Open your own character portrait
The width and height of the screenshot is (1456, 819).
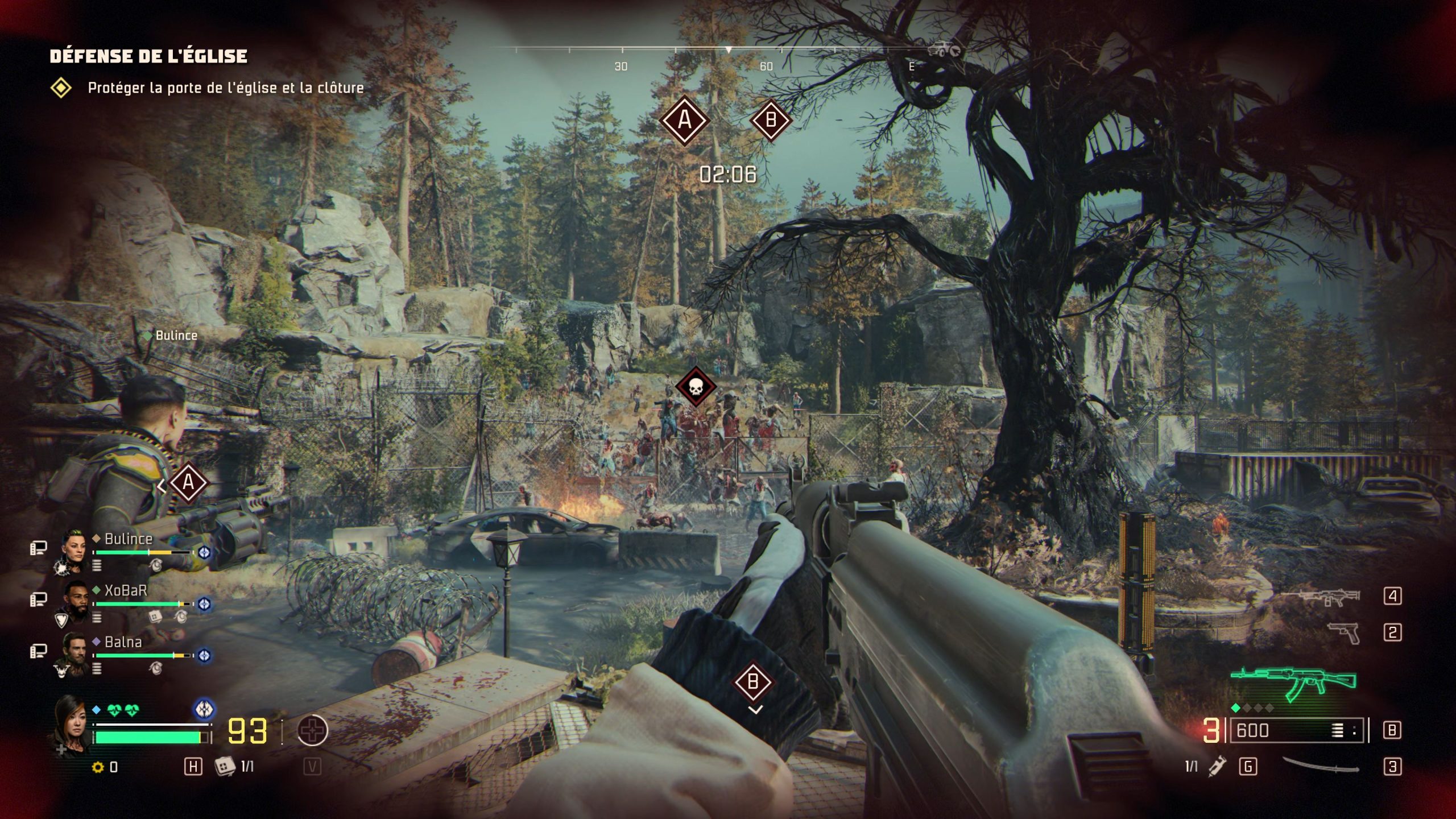point(71,722)
